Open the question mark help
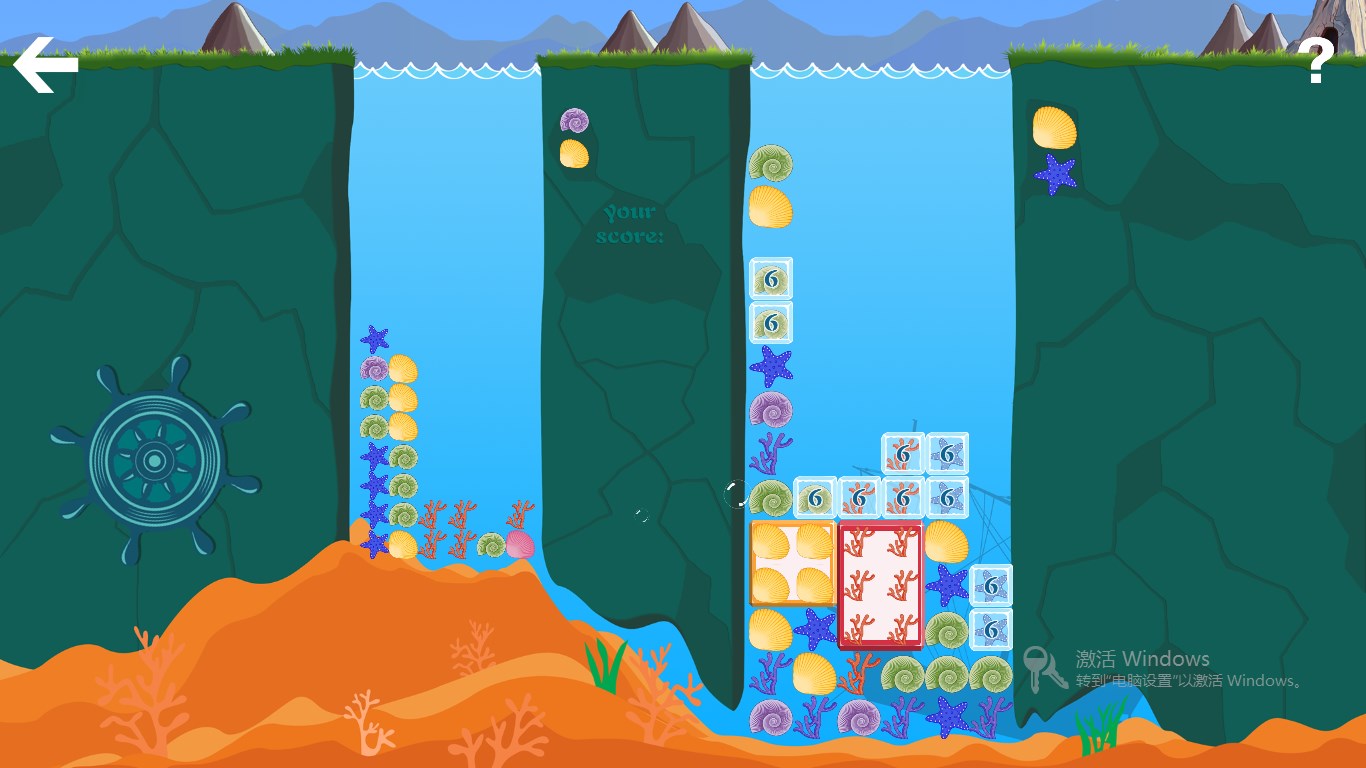 (1319, 62)
